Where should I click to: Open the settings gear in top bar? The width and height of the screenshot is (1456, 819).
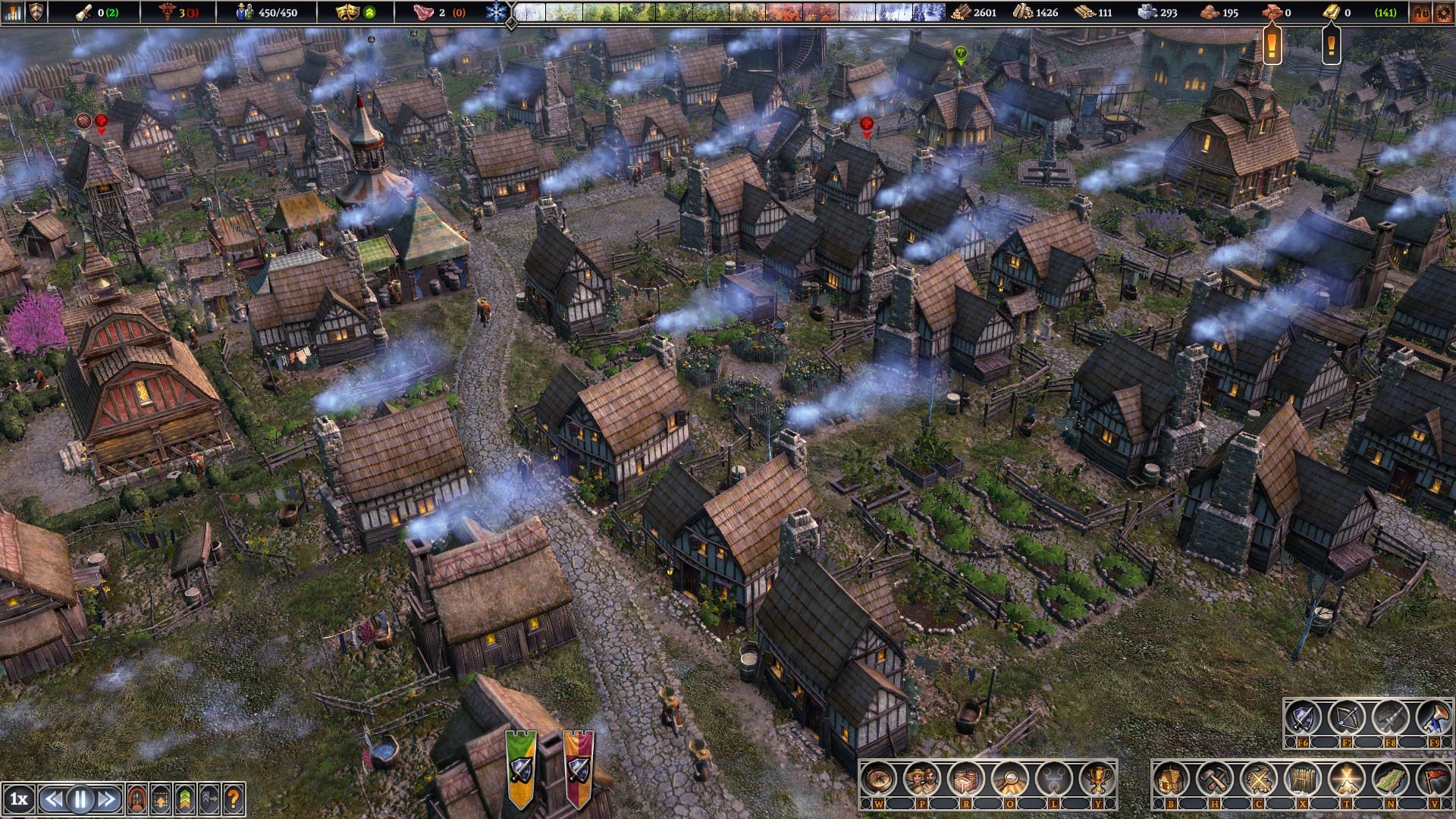(1442, 12)
